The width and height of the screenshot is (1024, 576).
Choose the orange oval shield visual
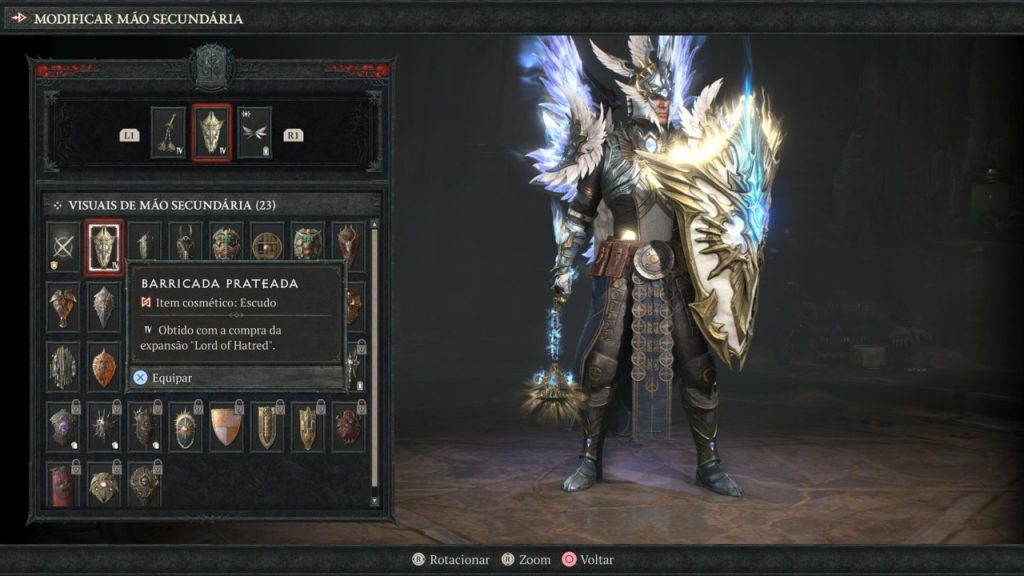104,367
